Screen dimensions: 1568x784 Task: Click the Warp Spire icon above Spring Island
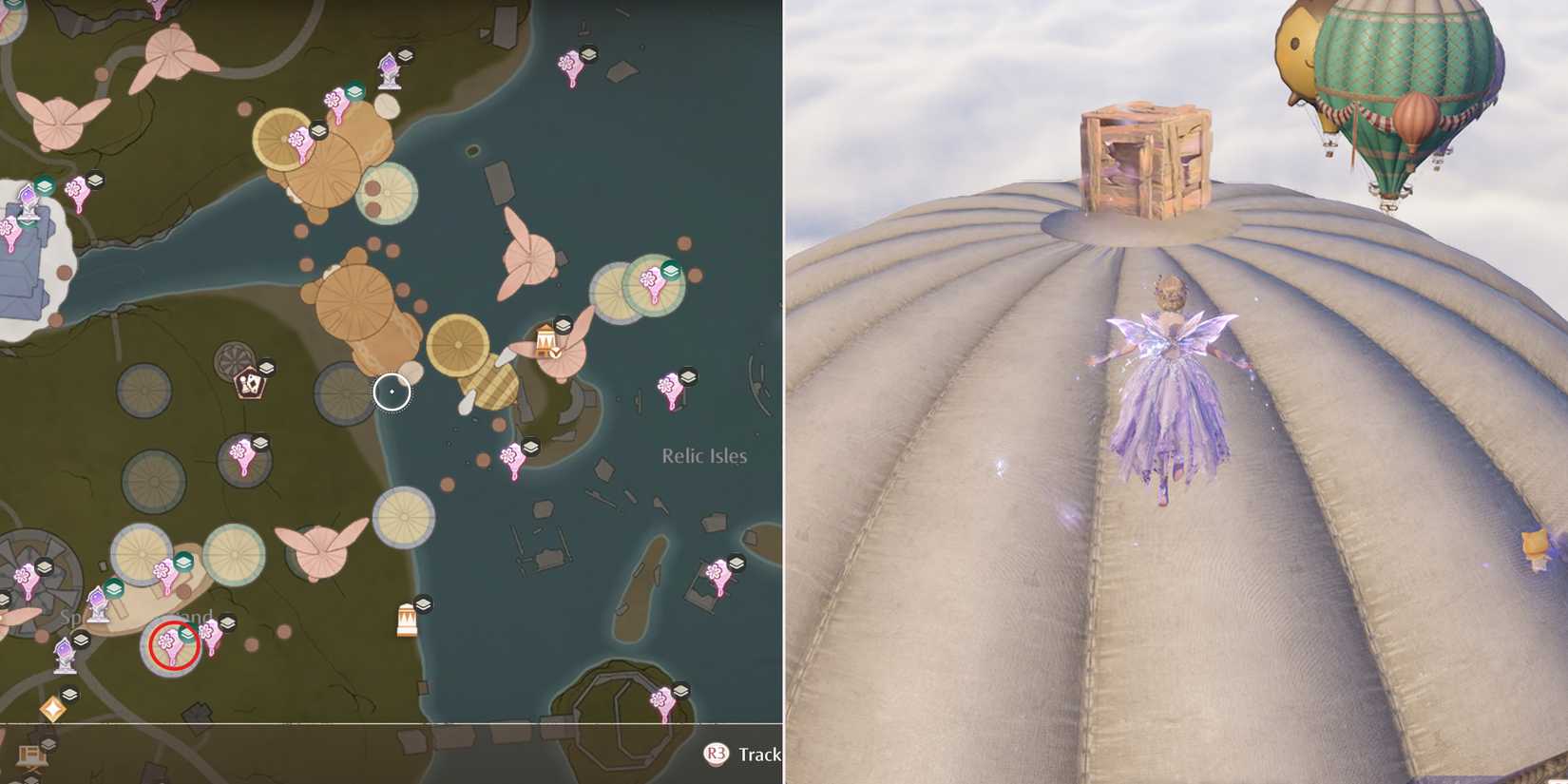click(x=98, y=603)
